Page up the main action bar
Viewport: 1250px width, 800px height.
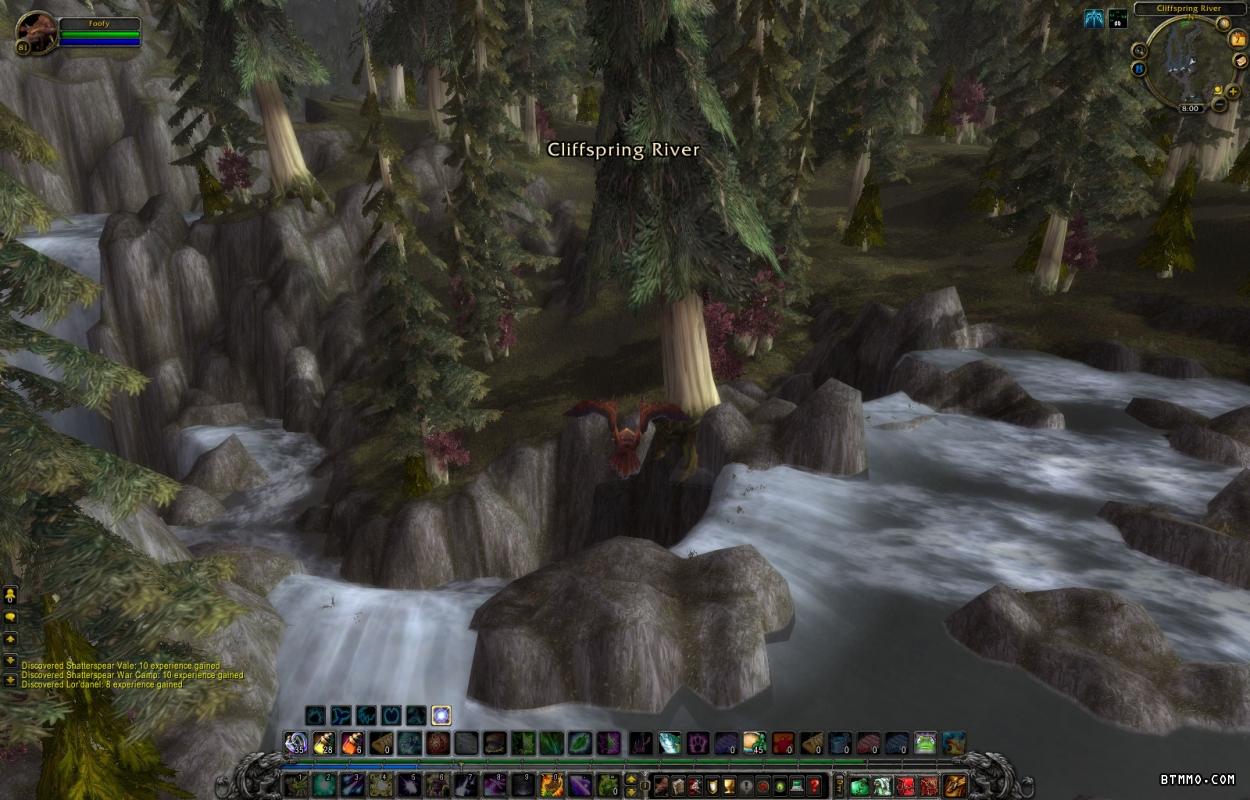coord(633,778)
